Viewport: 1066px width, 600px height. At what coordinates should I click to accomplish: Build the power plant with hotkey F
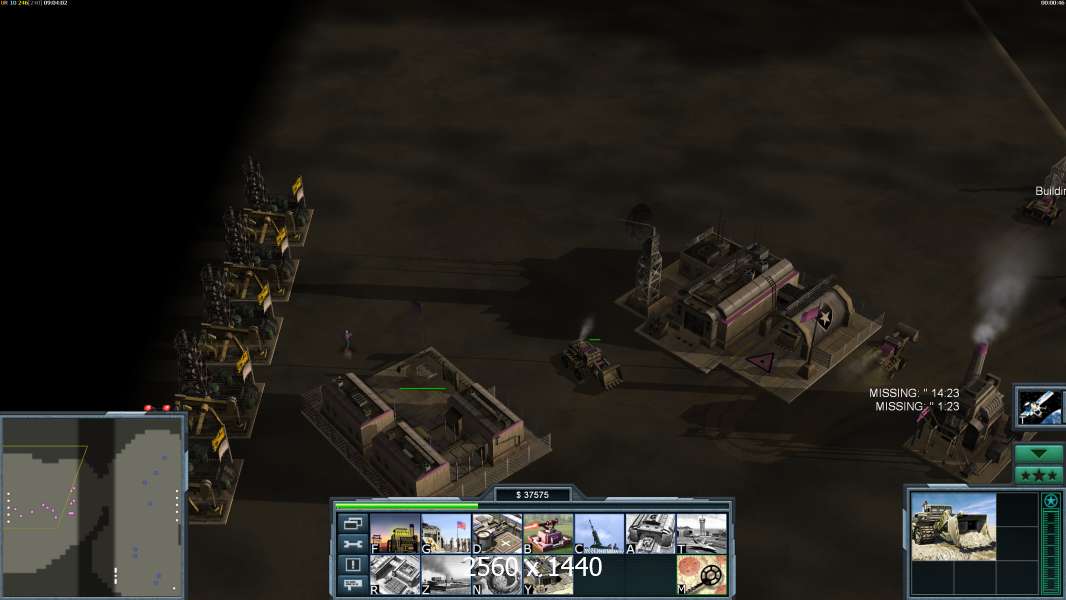[x=395, y=533]
